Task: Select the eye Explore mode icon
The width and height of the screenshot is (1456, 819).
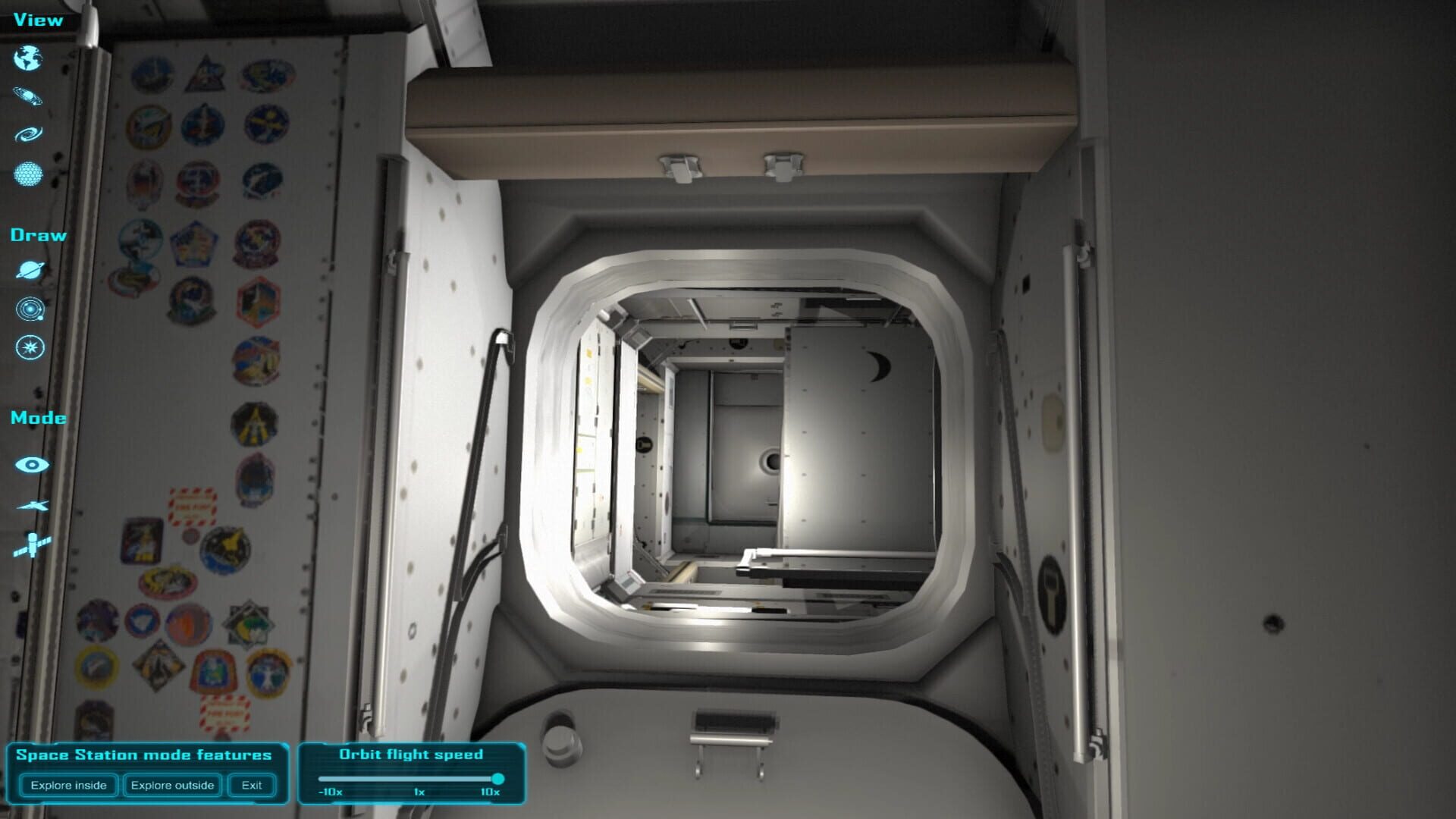Action: tap(30, 465)
